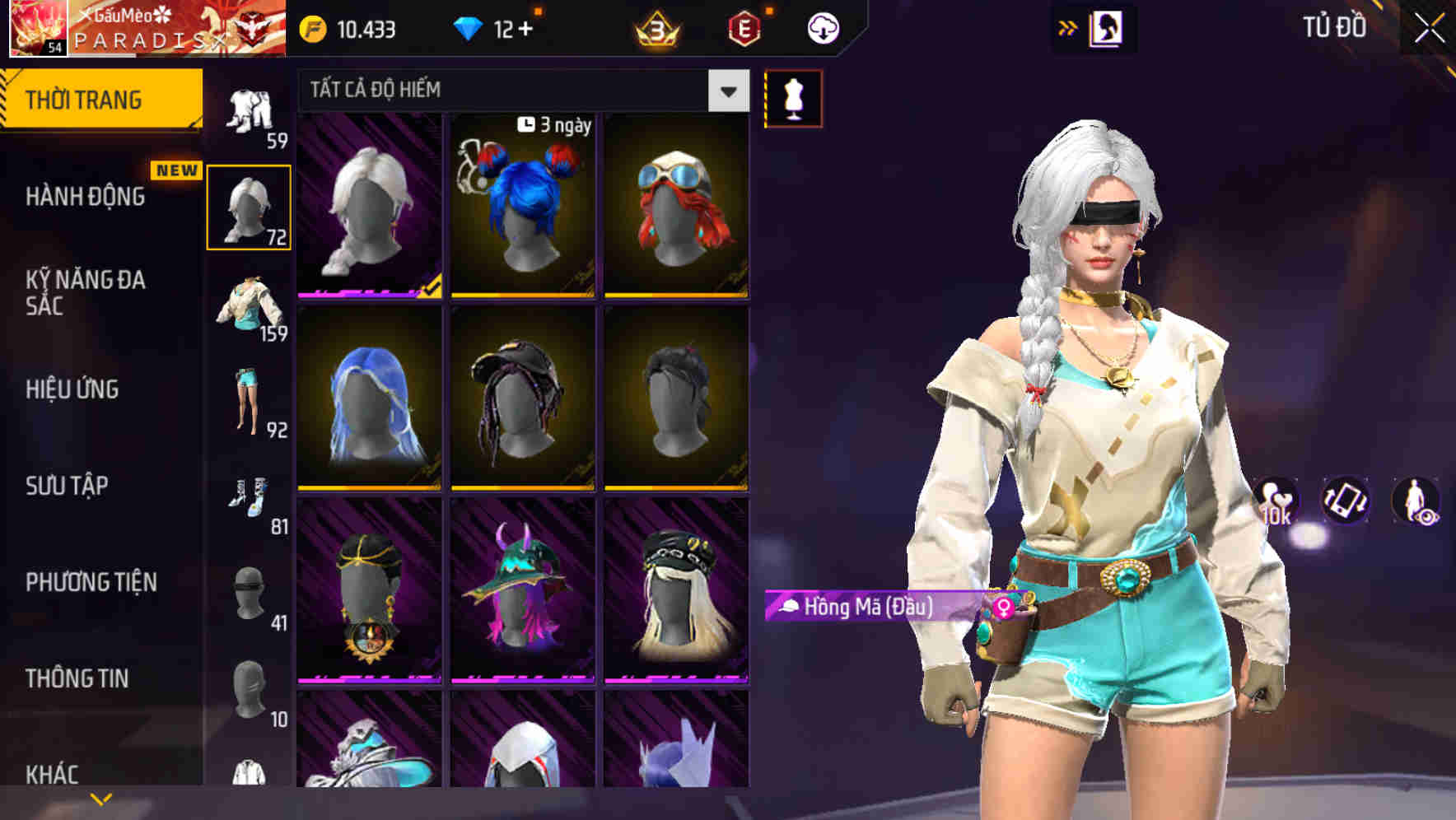Image resolution: width=1456 pixels, height=820 pixels.
Task: Open the hair items category icon
Action: [x=251, y=206]
